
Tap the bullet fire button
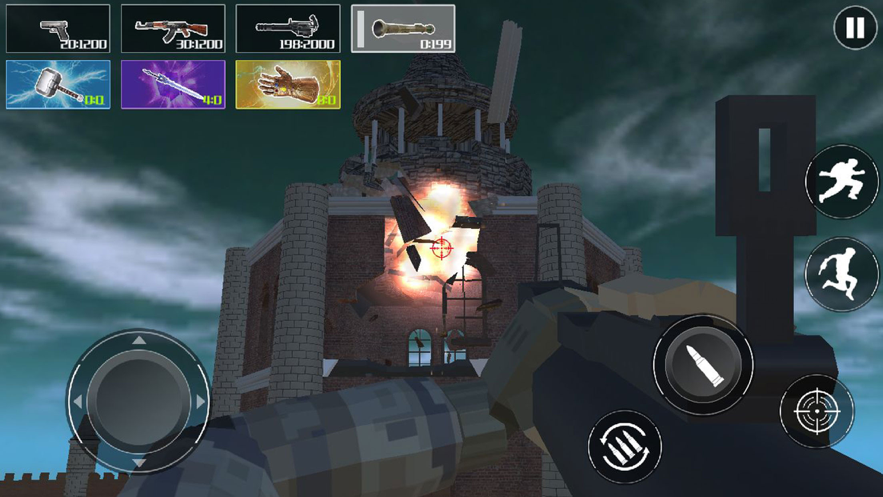(x=703, y=364)
